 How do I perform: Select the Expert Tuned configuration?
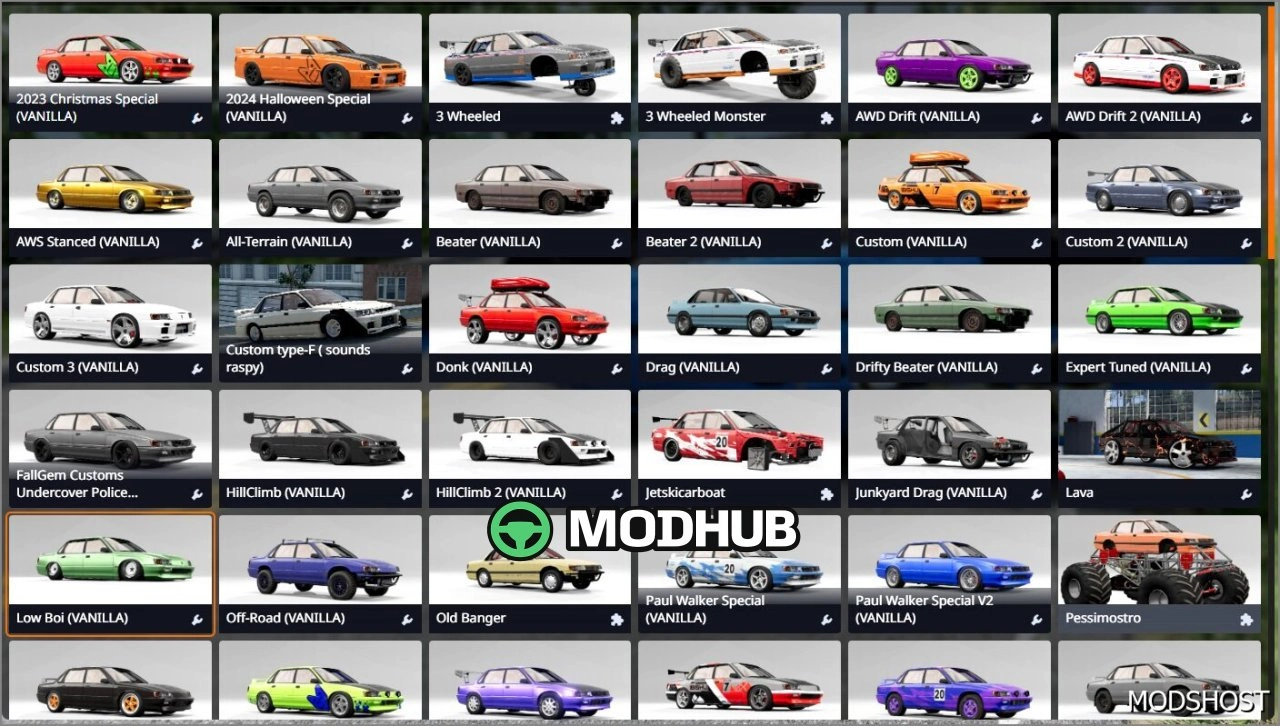1158,310
